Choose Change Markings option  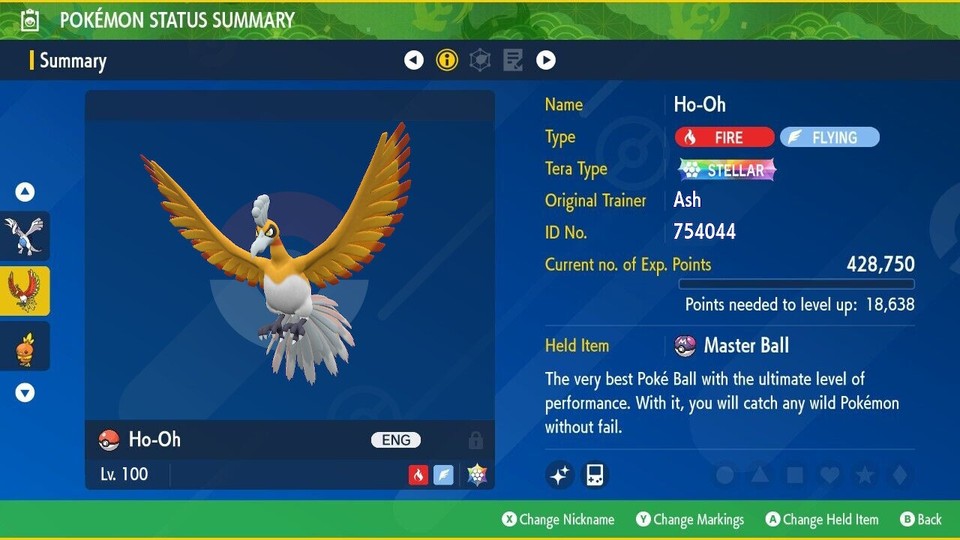point(691,519)
